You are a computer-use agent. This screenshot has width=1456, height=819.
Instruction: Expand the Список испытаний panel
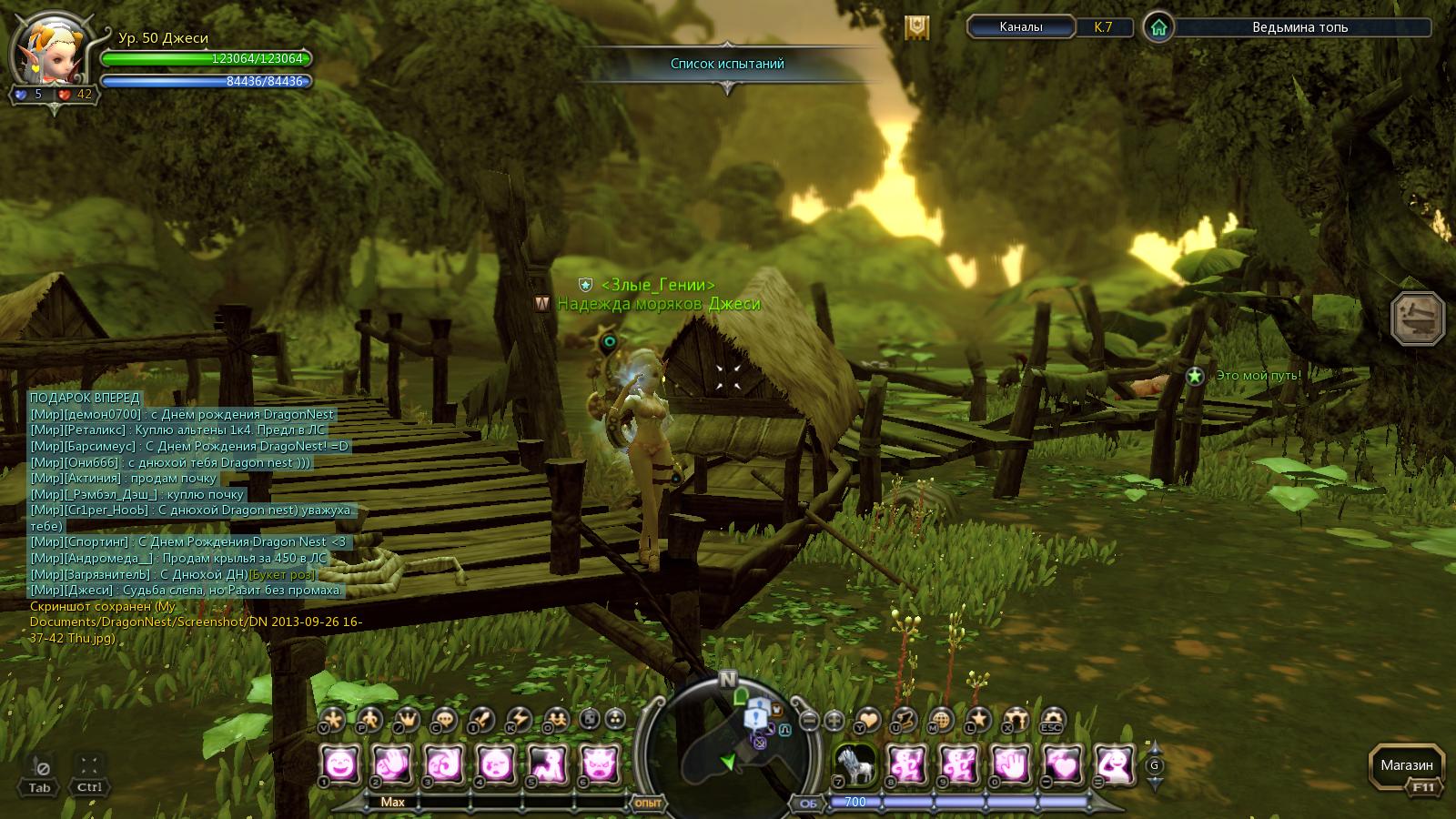pos(727,64)
